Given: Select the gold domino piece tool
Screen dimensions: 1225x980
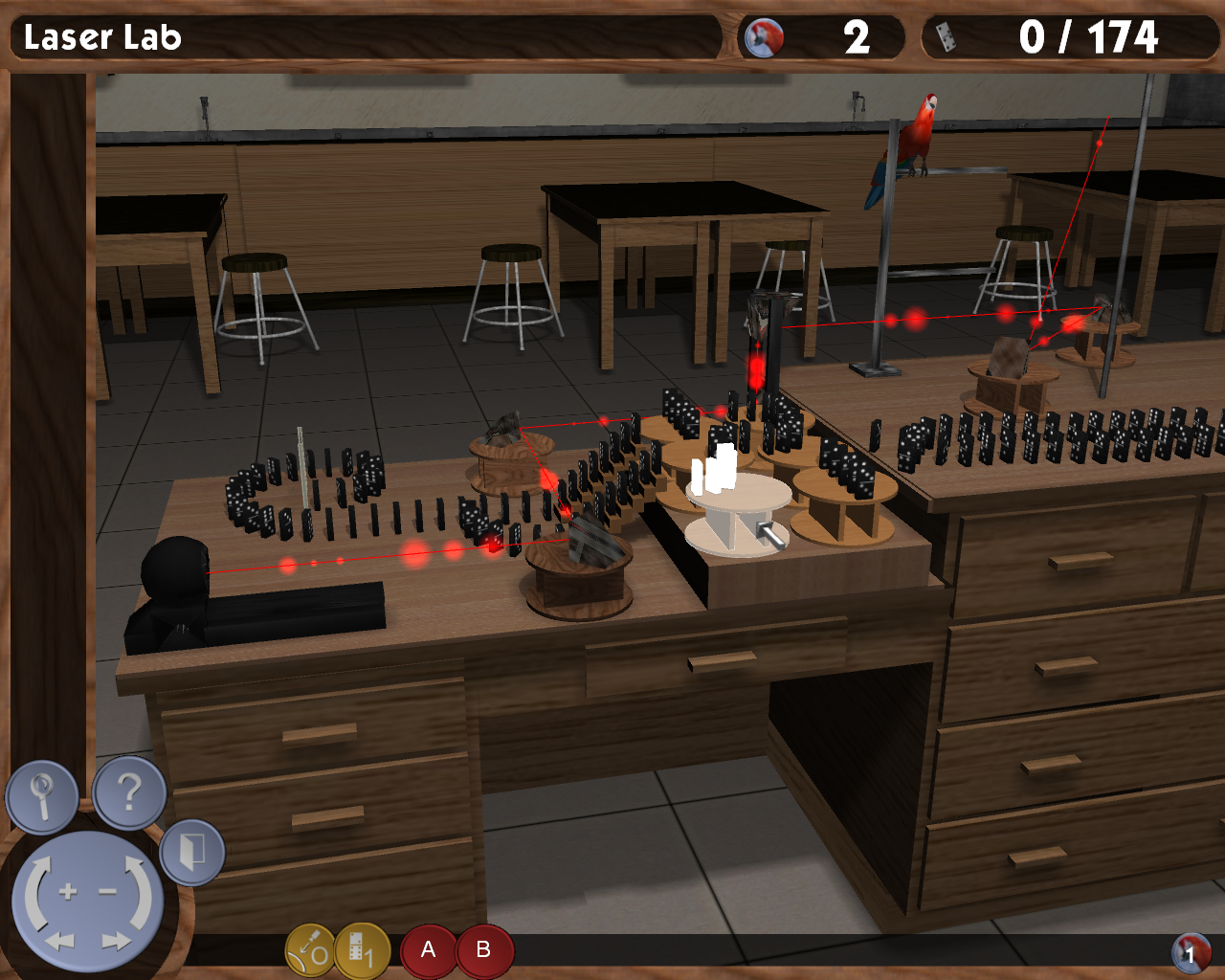Looking at the screenshot, I should (x=362, y=950).
